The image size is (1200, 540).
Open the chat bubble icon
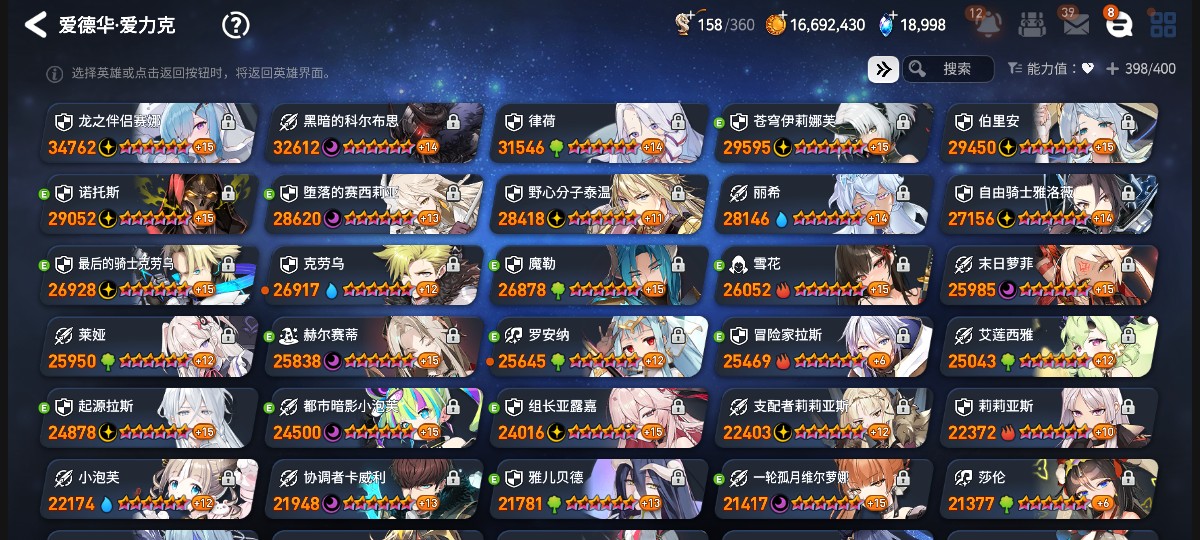click(x=1119, y=25)
